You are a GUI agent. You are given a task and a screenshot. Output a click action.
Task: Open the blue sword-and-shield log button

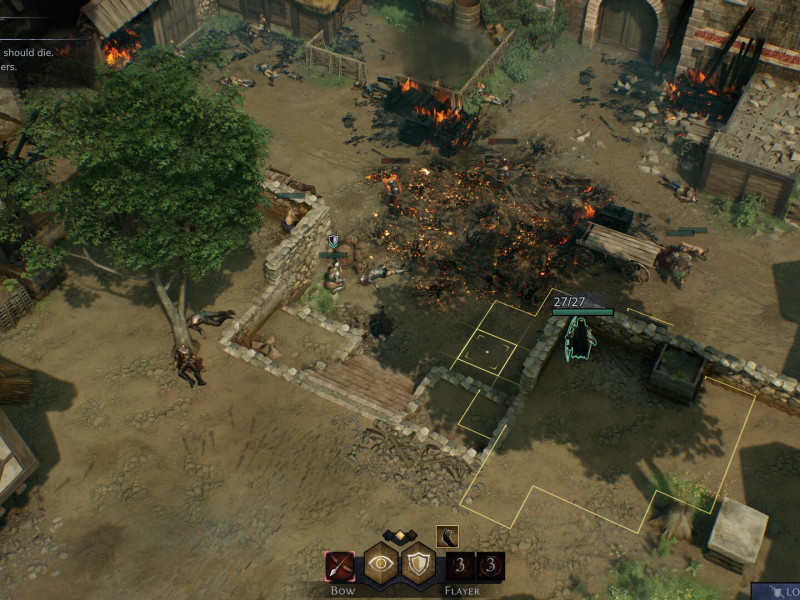776,592
